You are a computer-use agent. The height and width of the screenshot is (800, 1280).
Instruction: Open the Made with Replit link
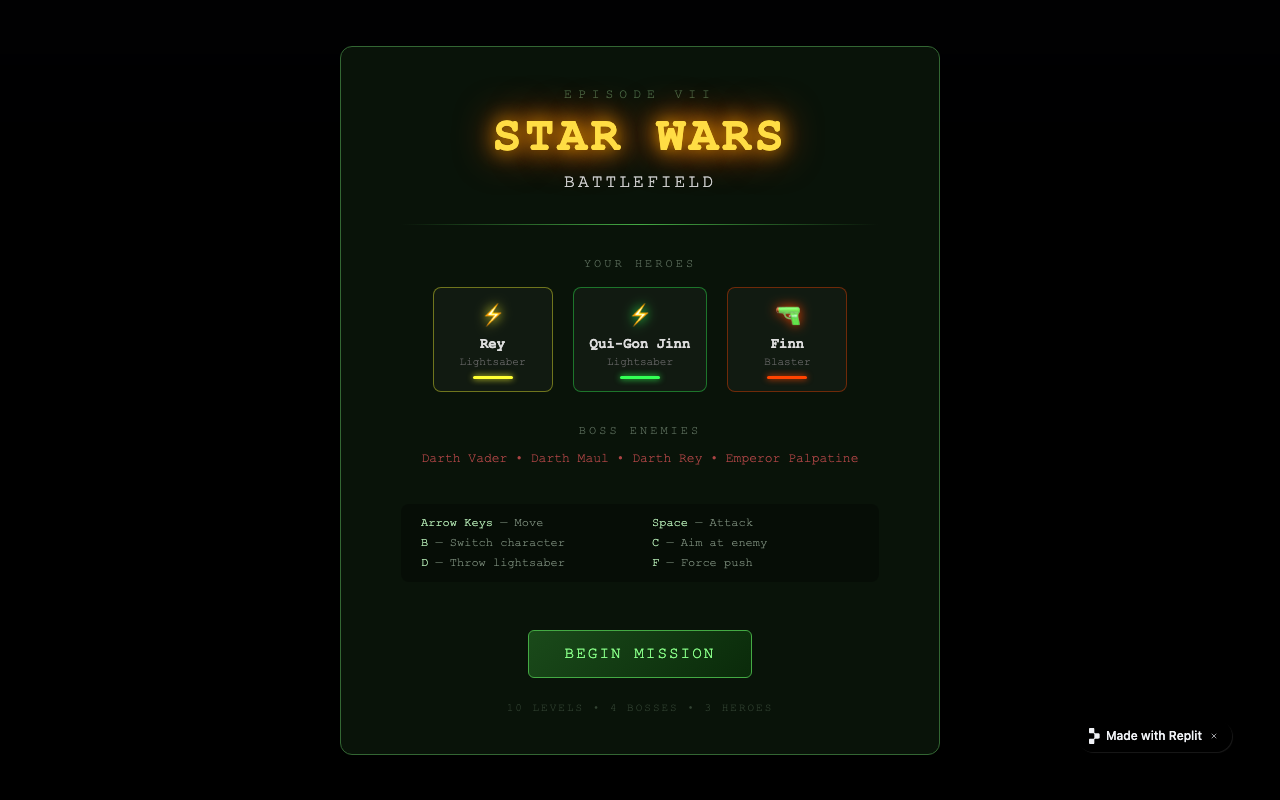pyautogui.click(x=1152, y=736)
